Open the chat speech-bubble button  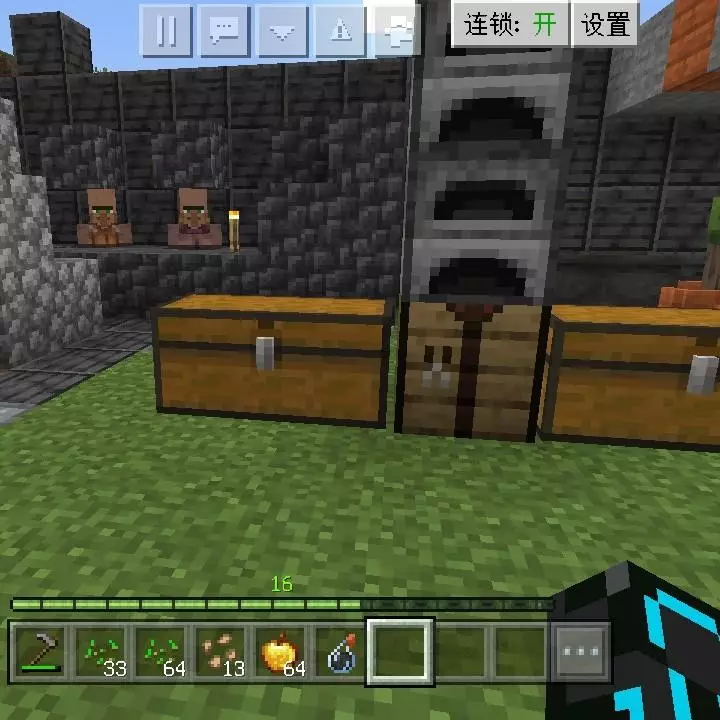click(224, 31)
